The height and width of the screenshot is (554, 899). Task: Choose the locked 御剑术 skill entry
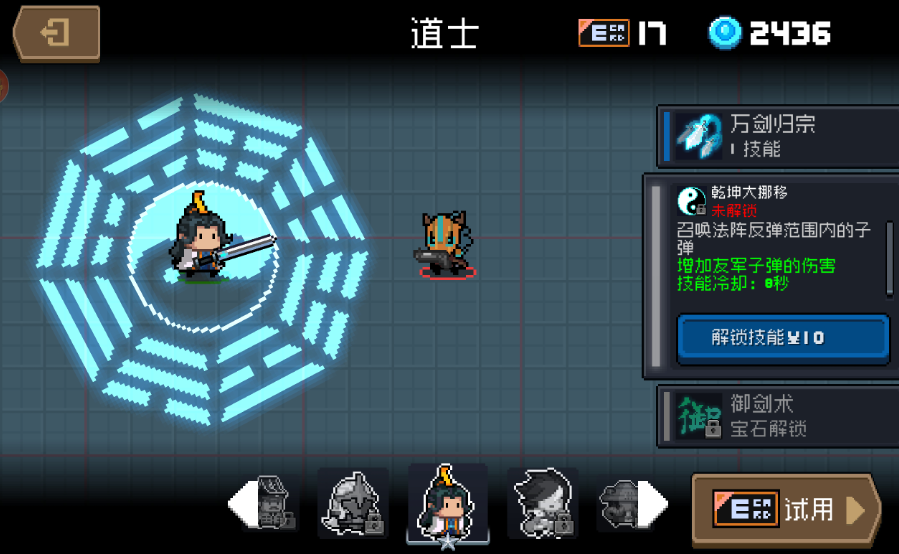[x=777, y=416]
